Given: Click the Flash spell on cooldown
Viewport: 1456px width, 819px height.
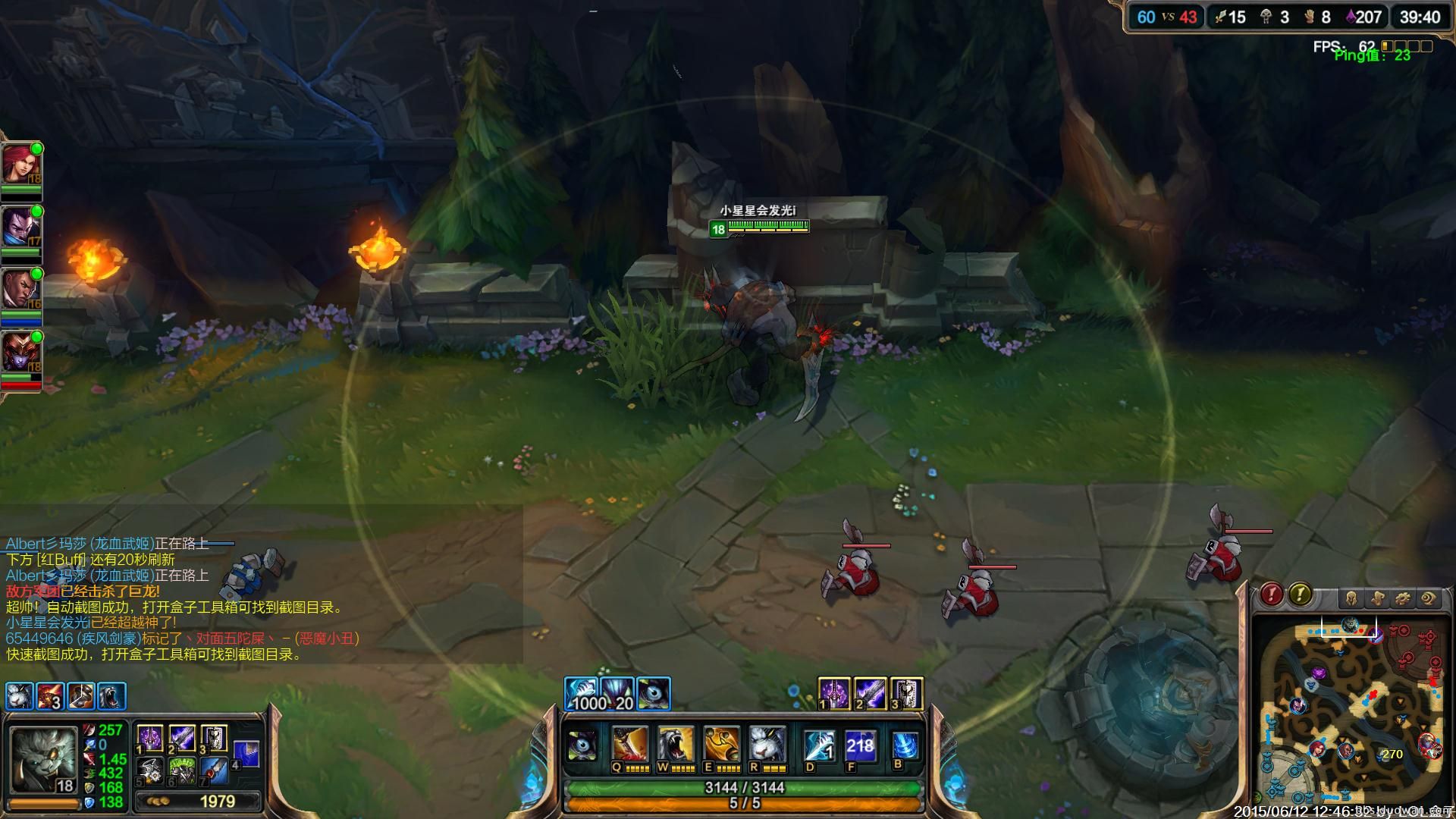Looking at the screenshot, I should tap(860, 745).
